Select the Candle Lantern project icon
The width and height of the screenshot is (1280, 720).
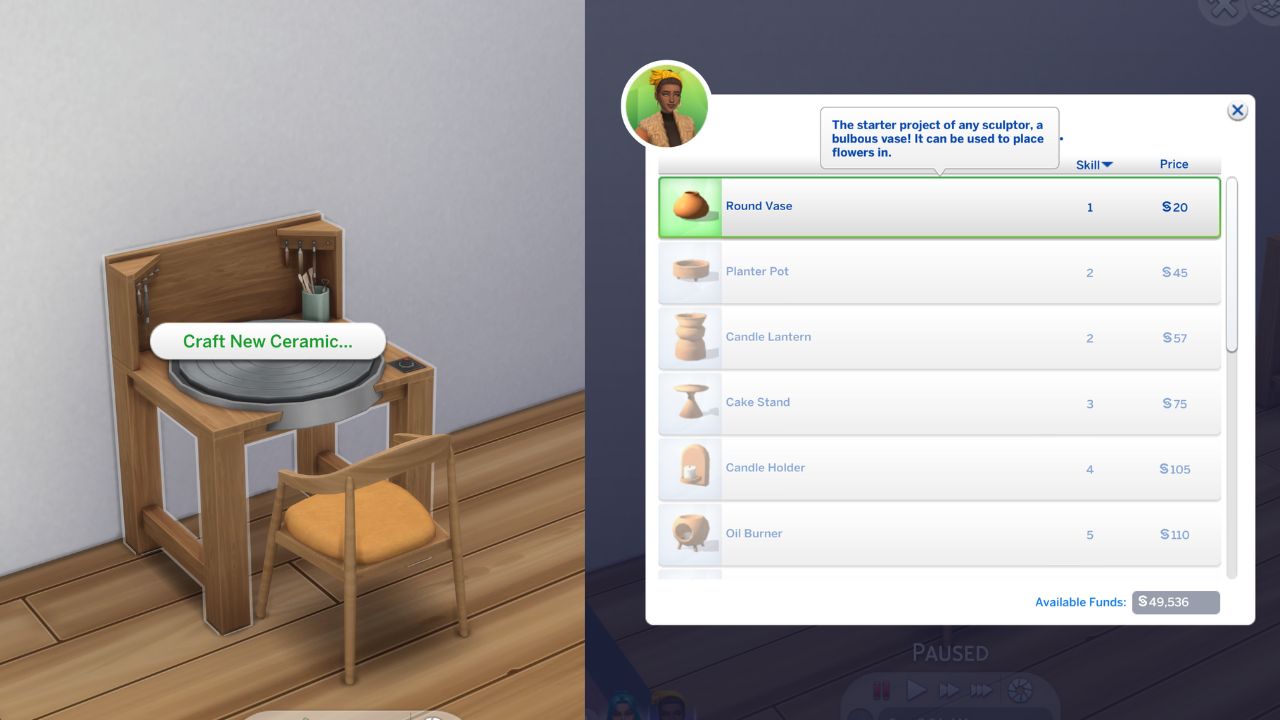[x=689, y=337]
